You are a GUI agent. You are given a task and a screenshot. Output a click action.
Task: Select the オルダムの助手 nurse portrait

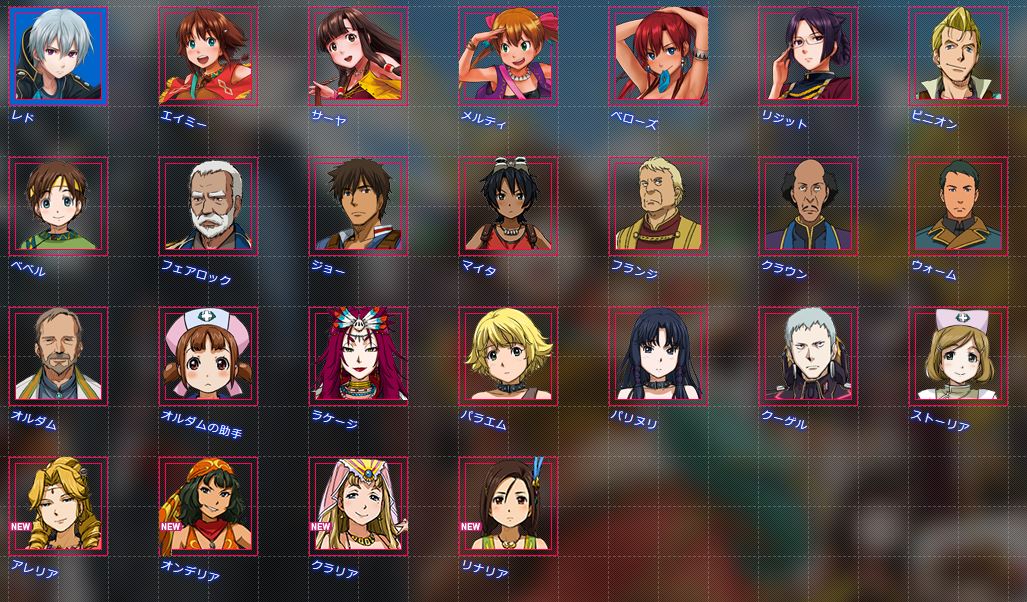208,356
